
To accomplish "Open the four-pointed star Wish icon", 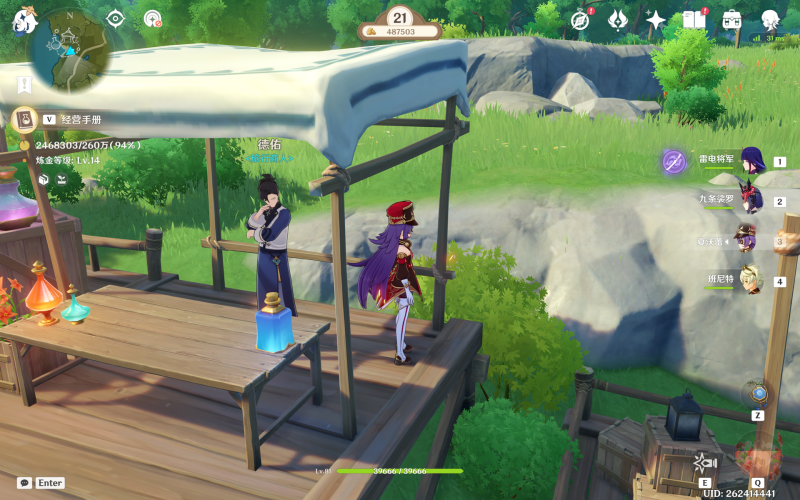I will 656,19.
